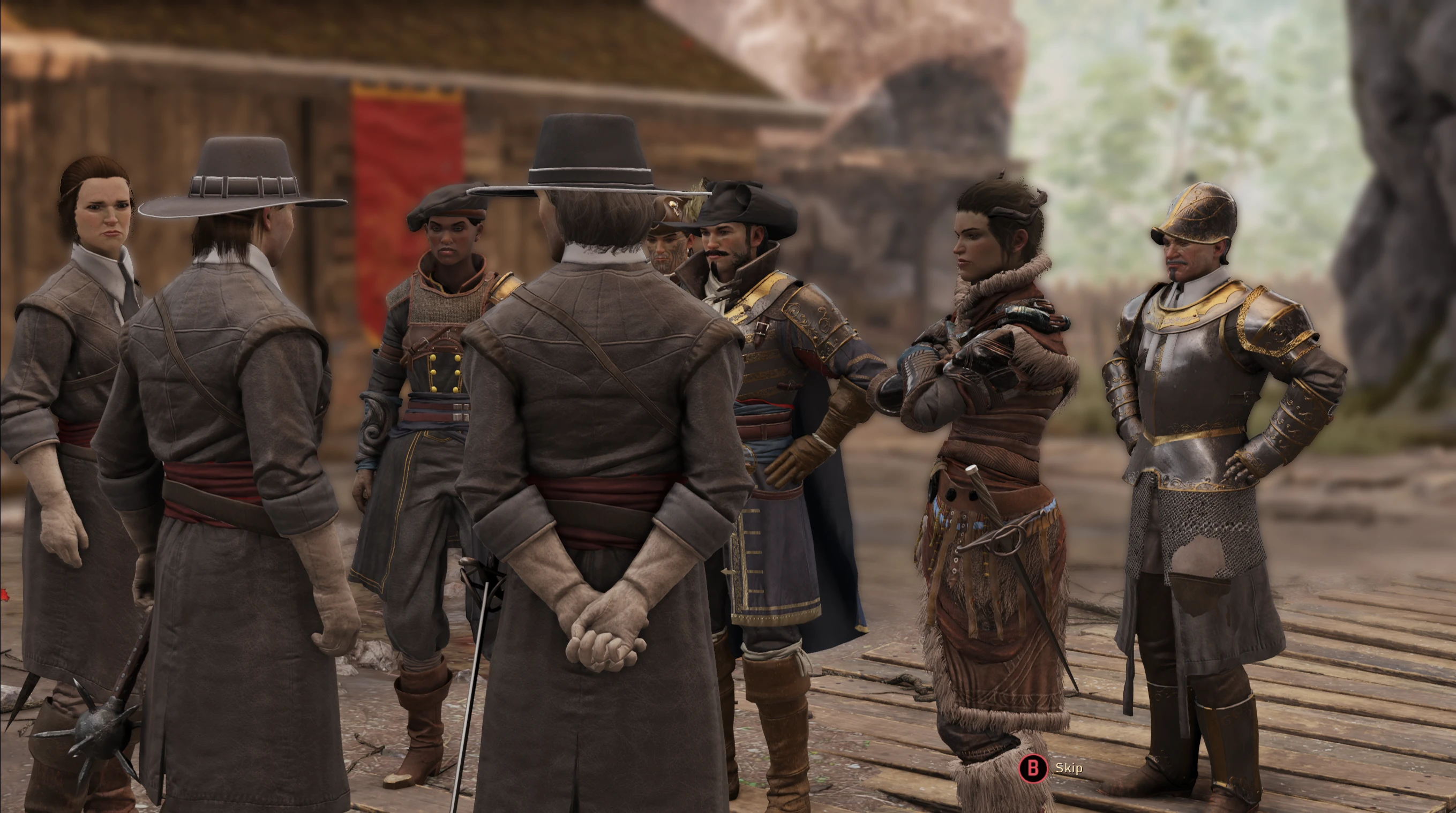This screenshot has width=1456, height=813.
Task: Click the Skip label next to B button
Action: 1069,768
